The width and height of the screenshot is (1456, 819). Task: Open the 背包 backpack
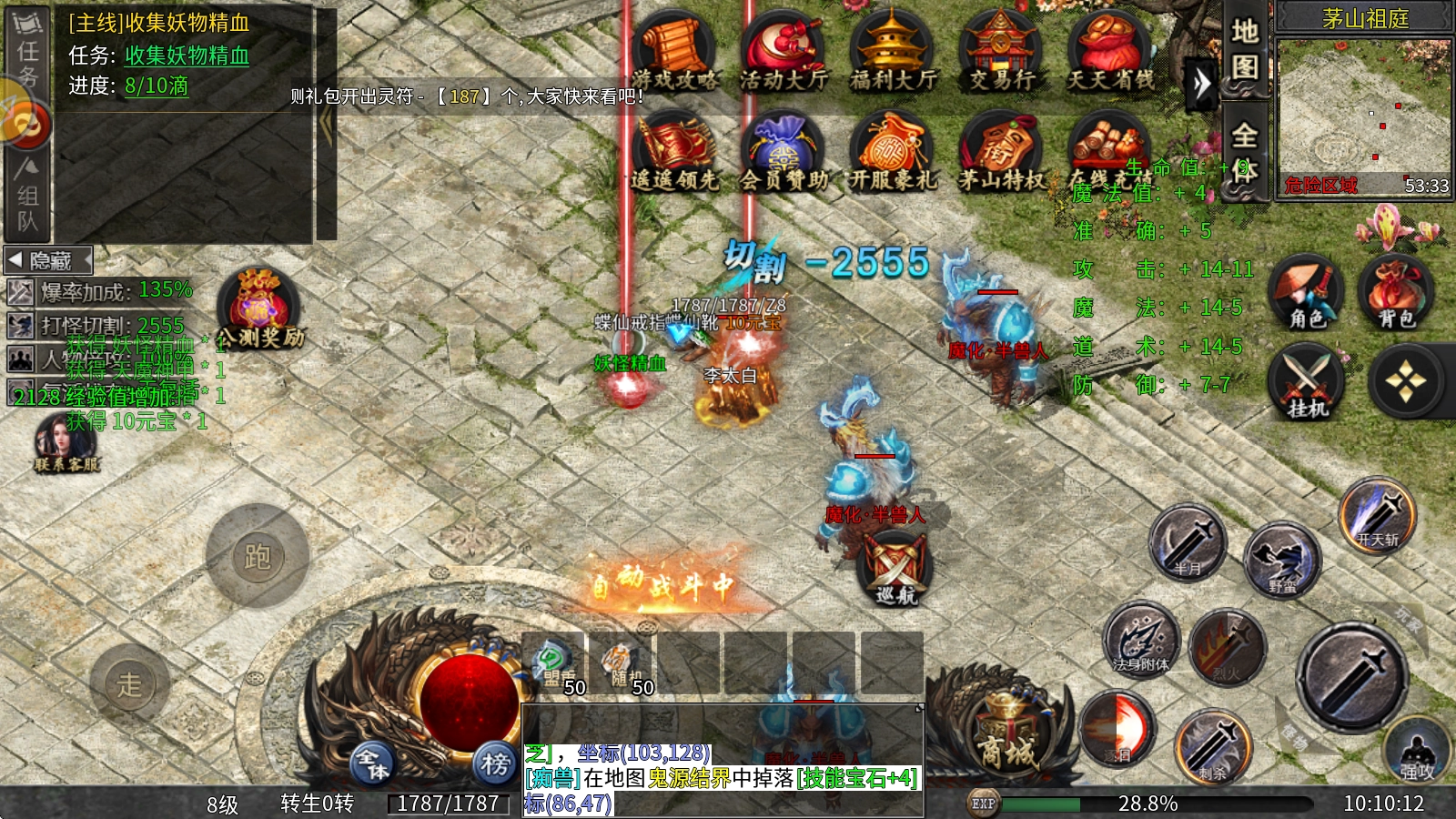click(1395, 291)
